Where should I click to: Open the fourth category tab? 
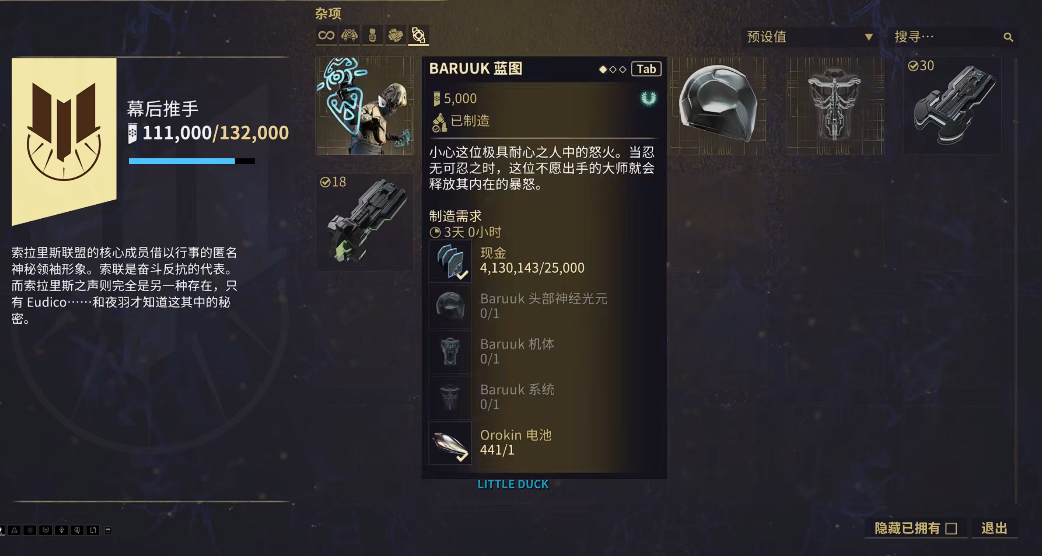coord(395,36)
